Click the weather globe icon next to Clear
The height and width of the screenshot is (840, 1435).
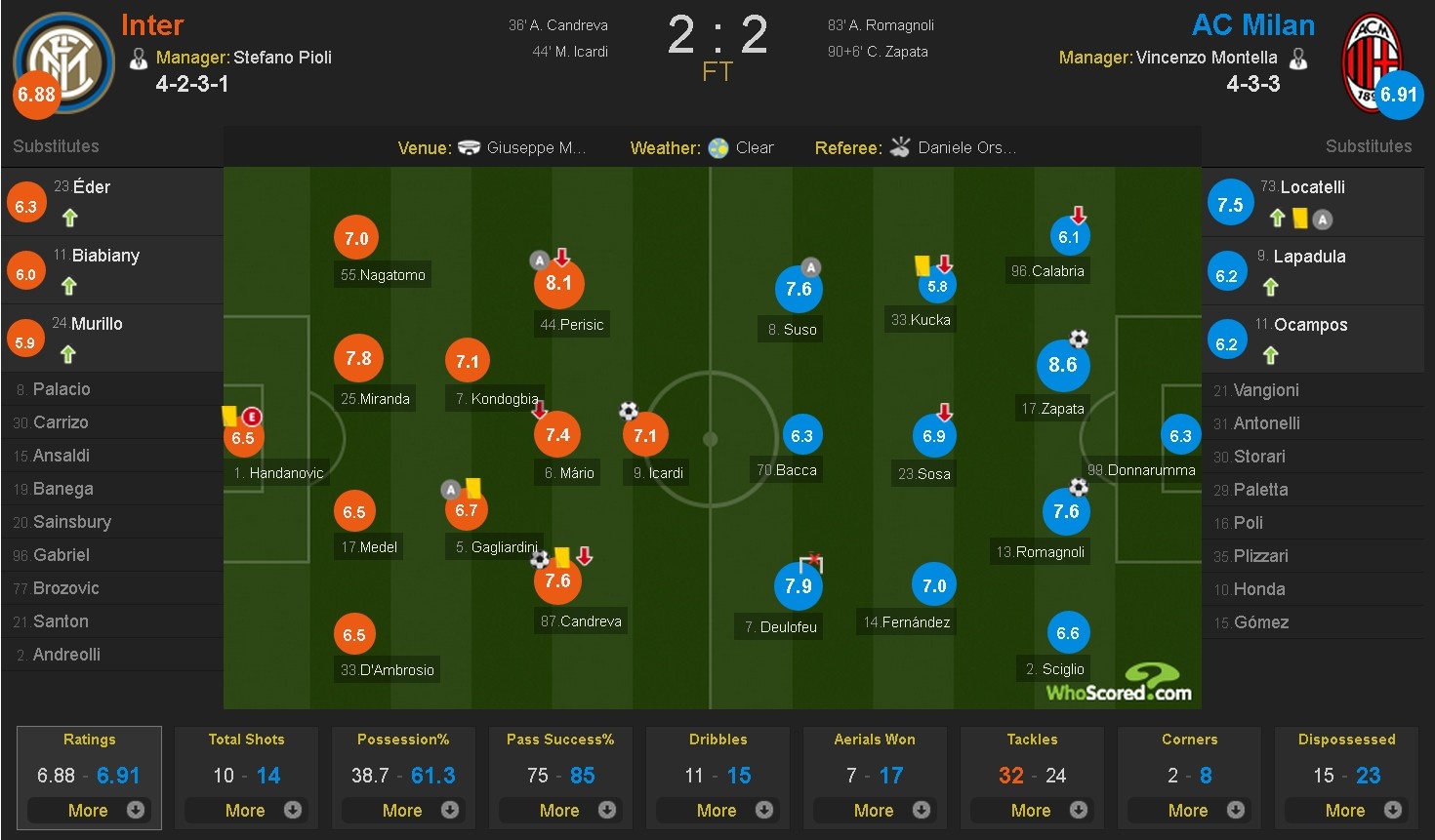tap(719, 147)
